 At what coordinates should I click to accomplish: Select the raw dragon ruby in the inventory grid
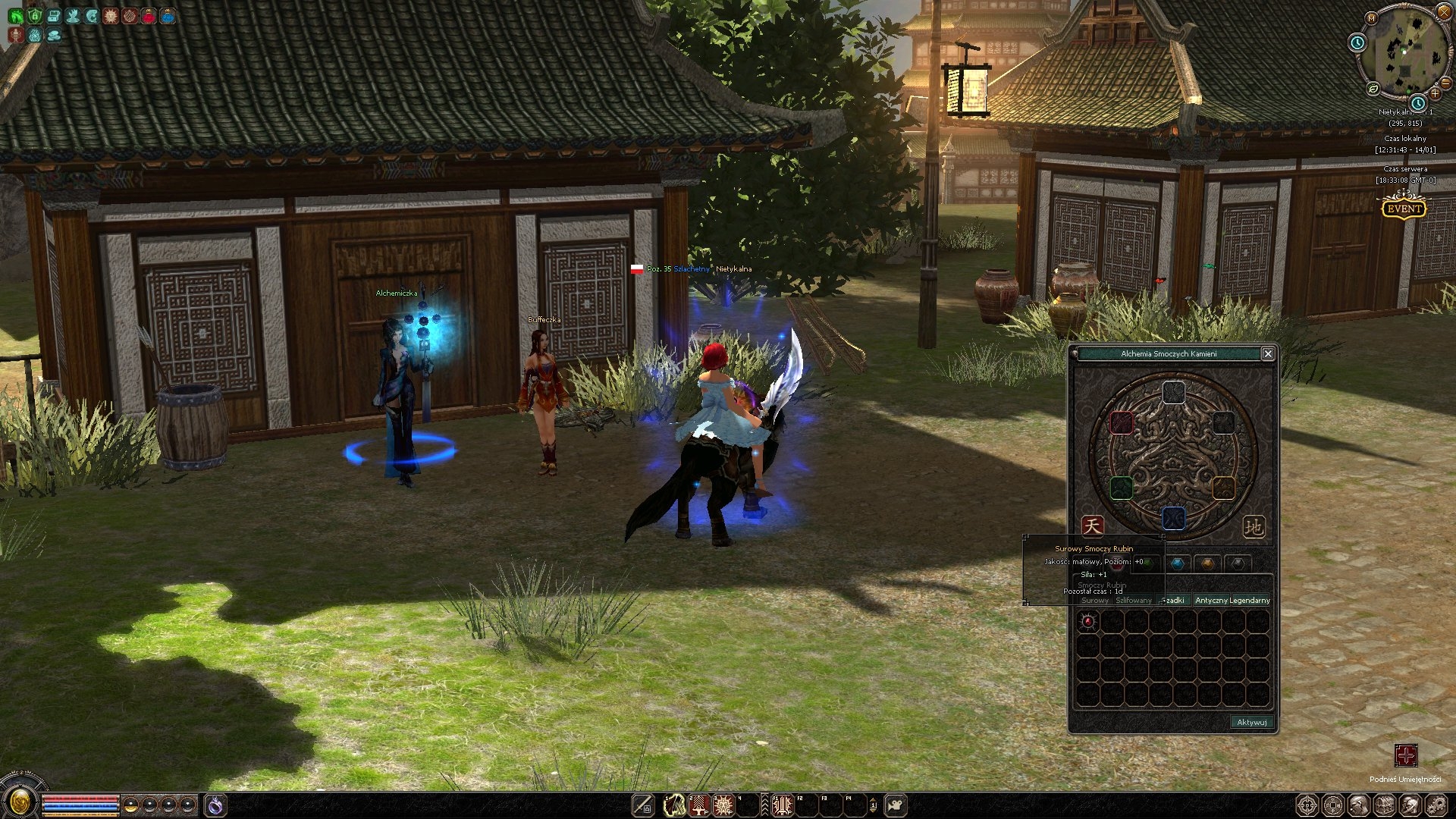1088,622
